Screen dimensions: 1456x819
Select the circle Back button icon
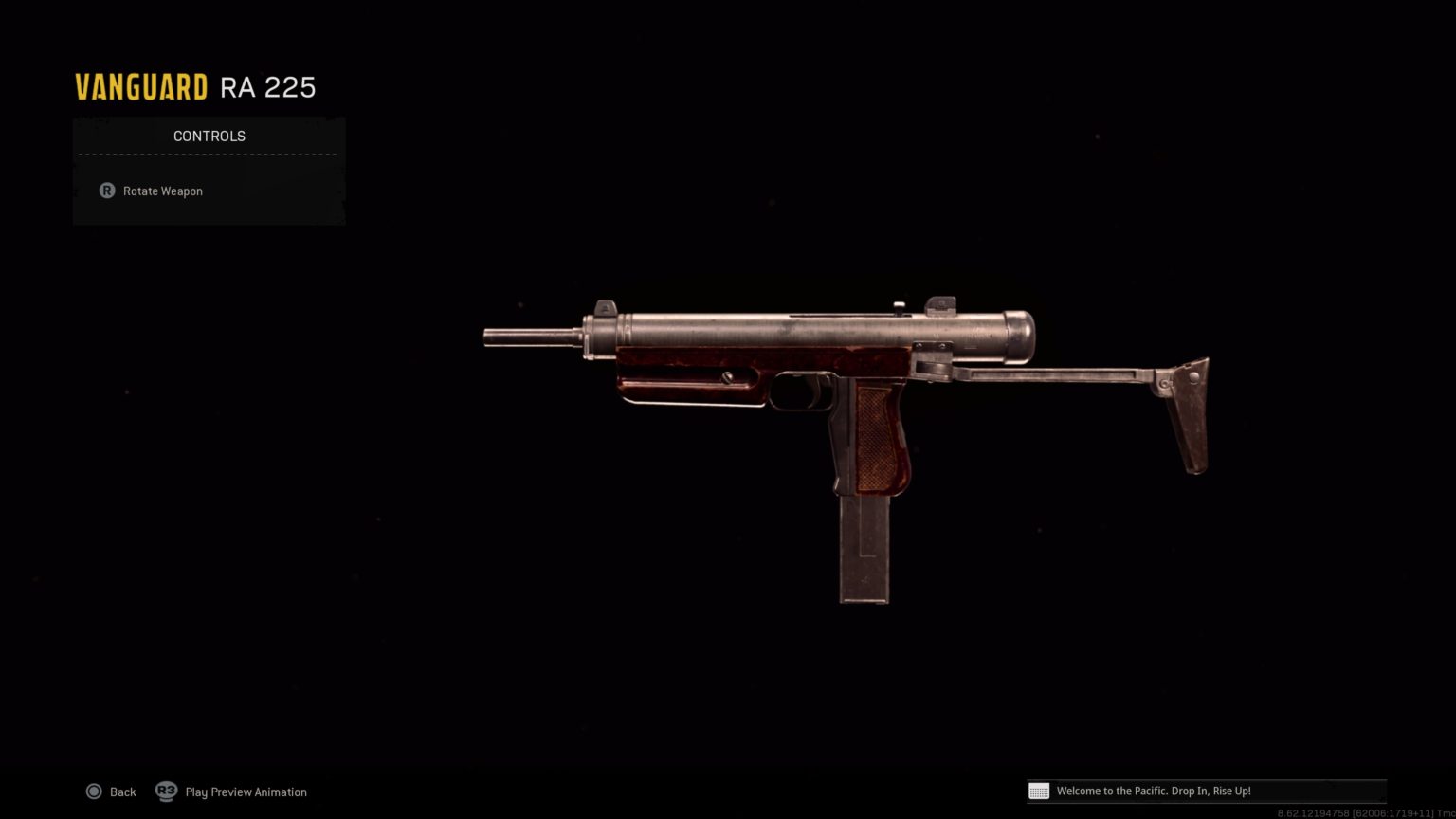click(95, 792)
